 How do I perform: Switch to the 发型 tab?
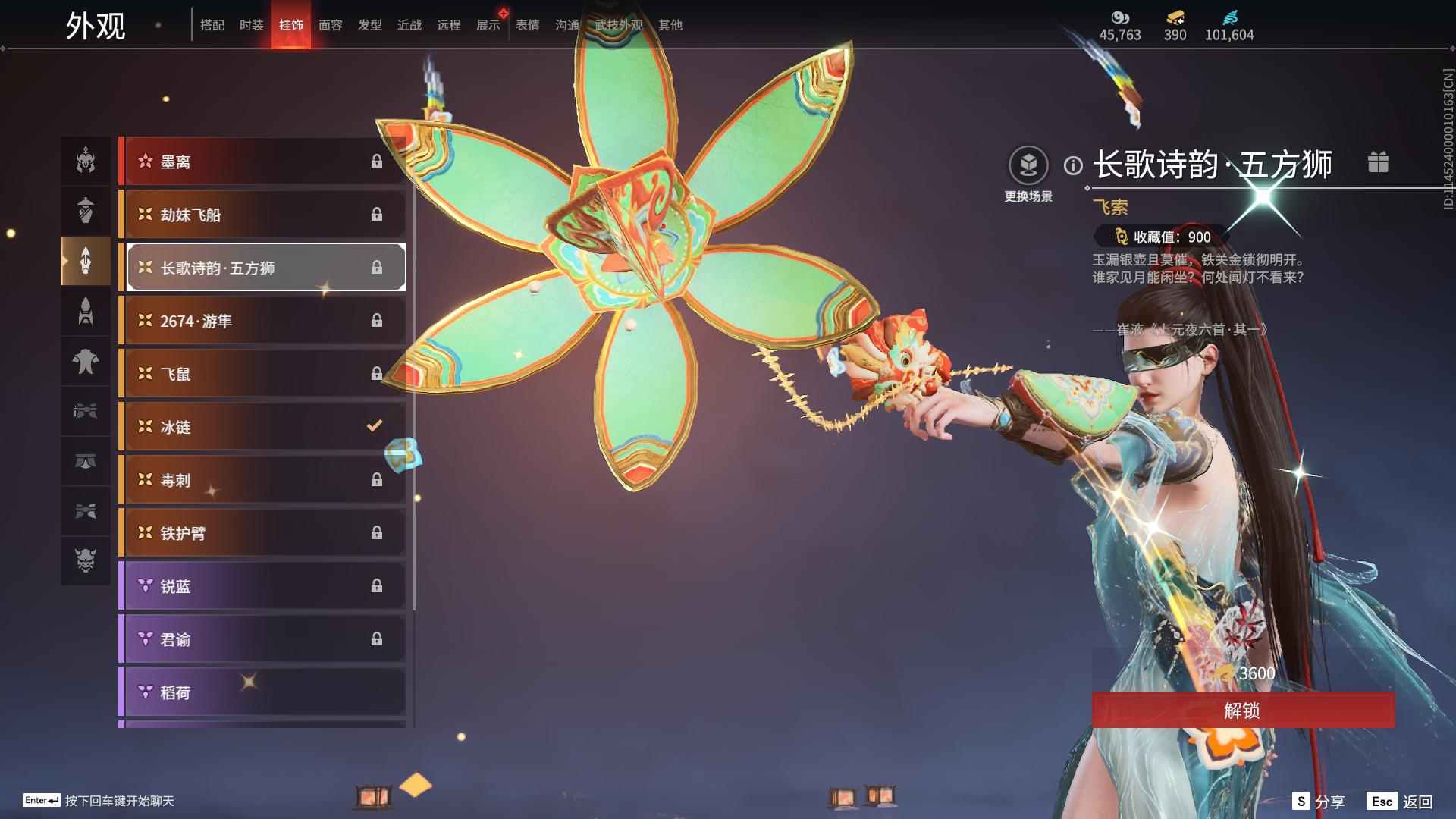(x=369, y=25)
